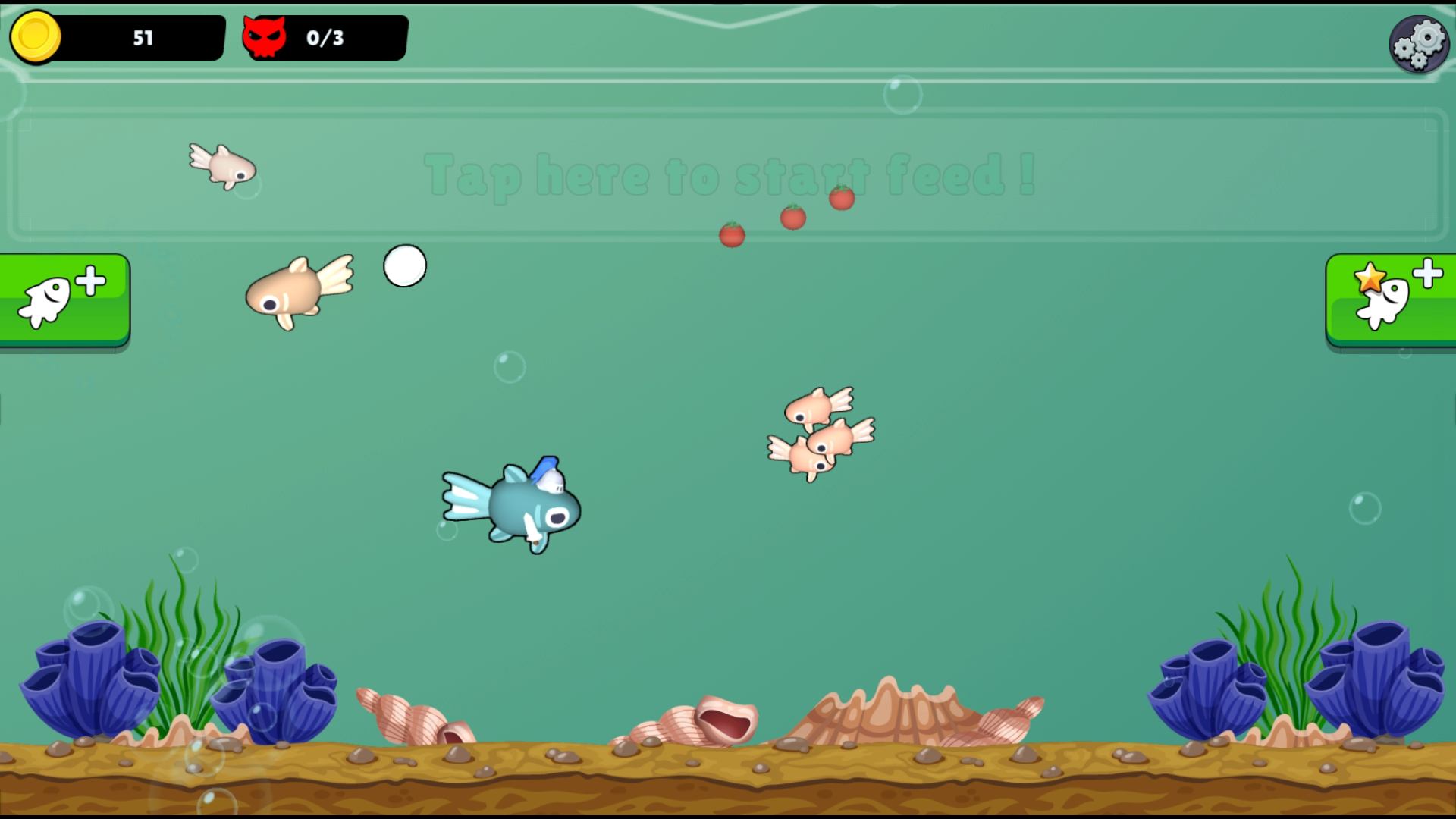
Task: Click the gold coin icon
Action: tap(36, 36)
